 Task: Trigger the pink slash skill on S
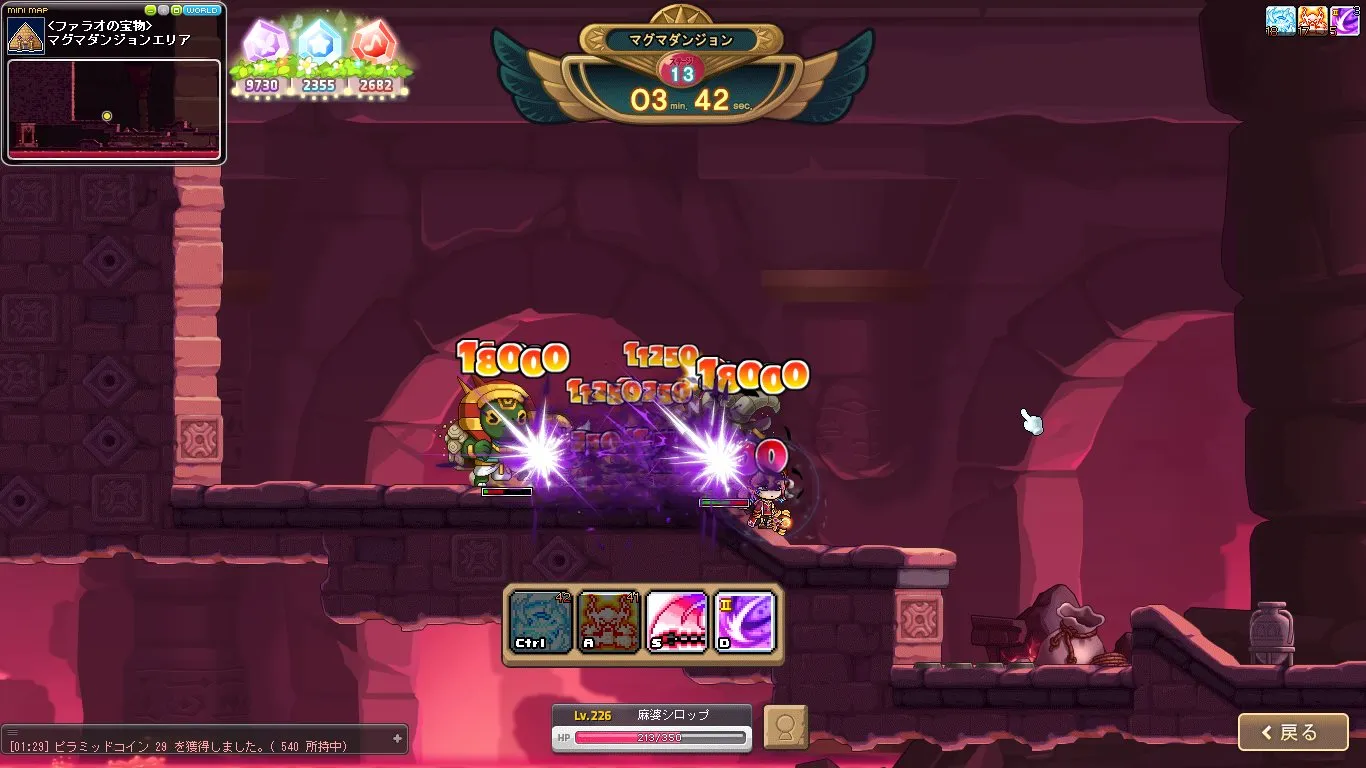[677, 621]
